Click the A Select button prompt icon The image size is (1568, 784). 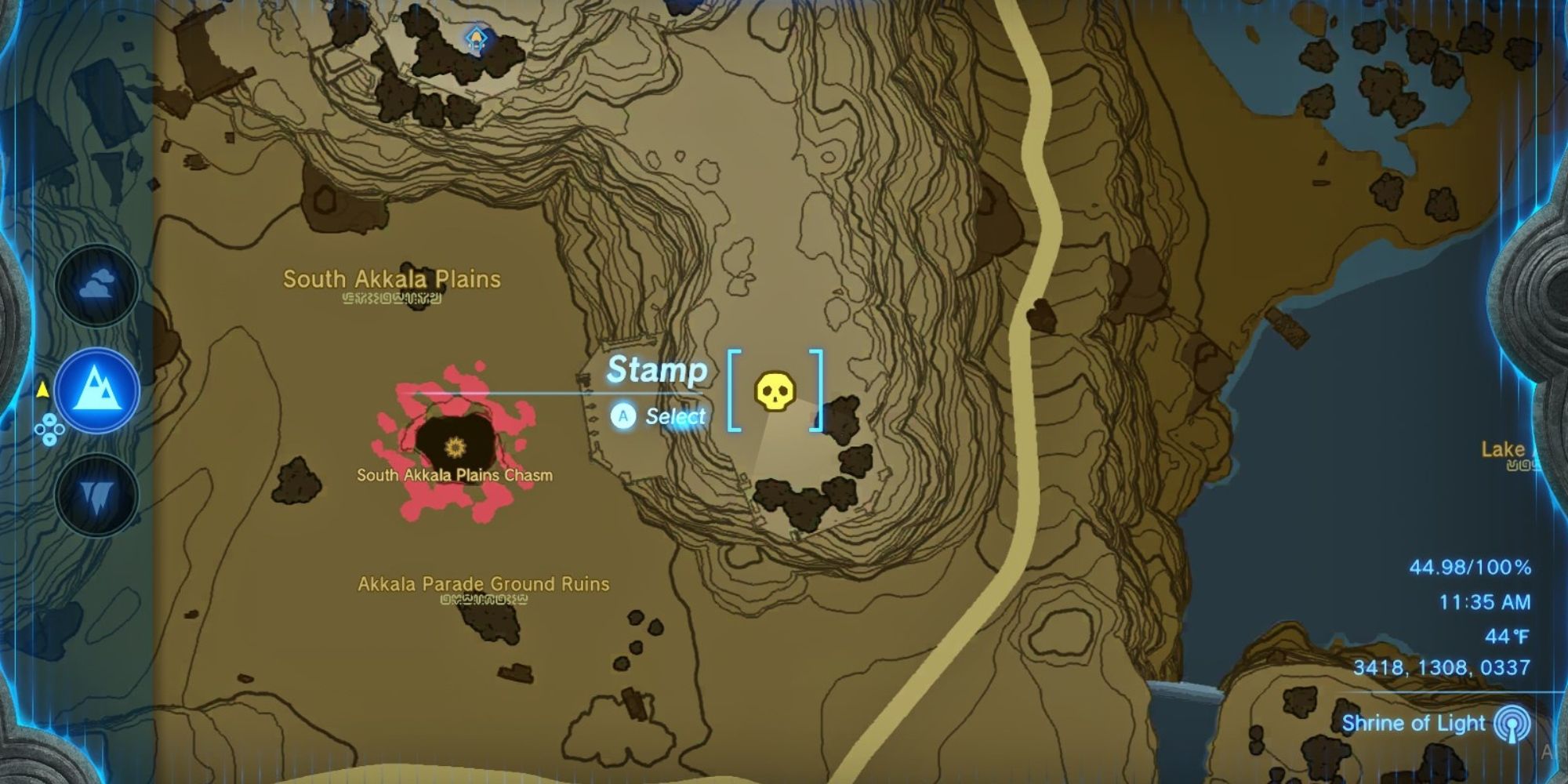[623, 416]
